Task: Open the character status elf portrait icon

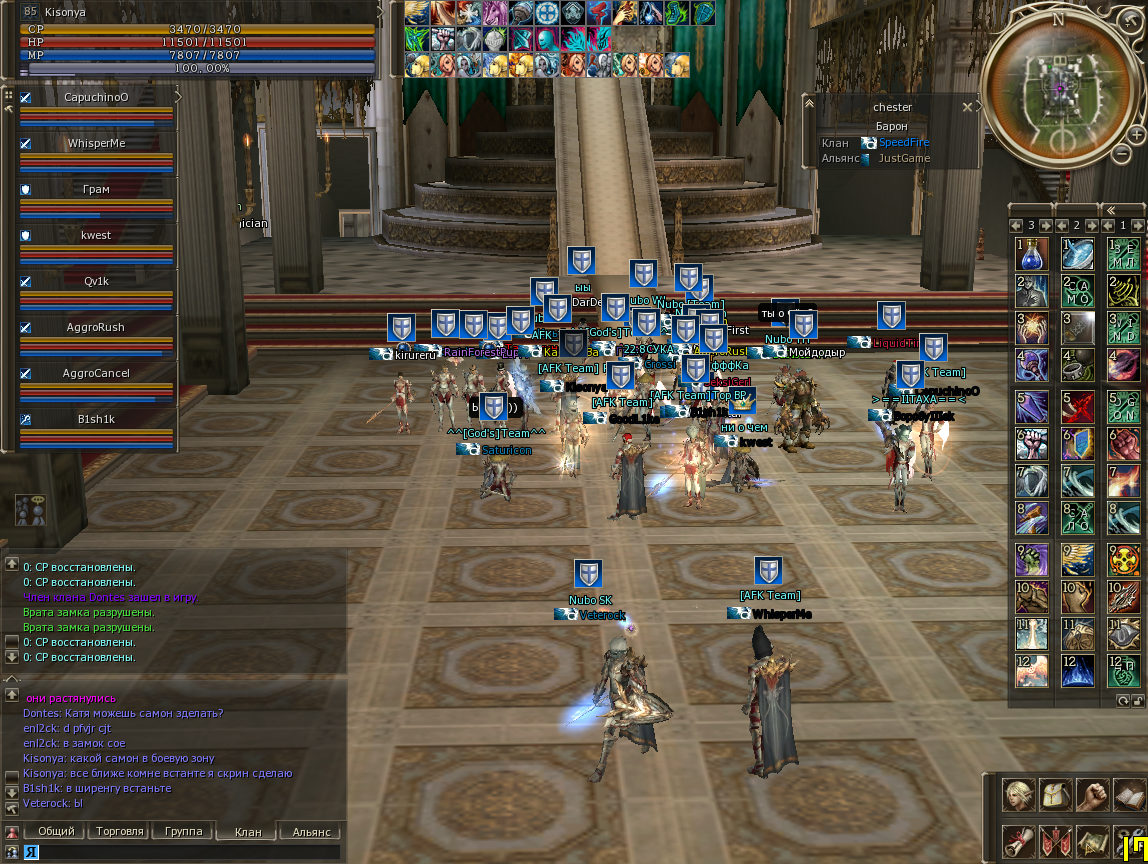Action: click(x=1019, y=795)
